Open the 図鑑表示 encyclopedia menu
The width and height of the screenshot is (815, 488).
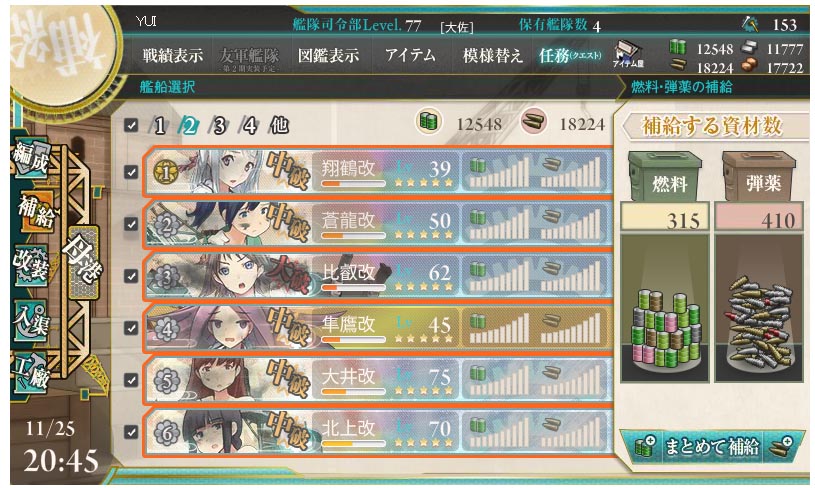[x=328, y=56]
